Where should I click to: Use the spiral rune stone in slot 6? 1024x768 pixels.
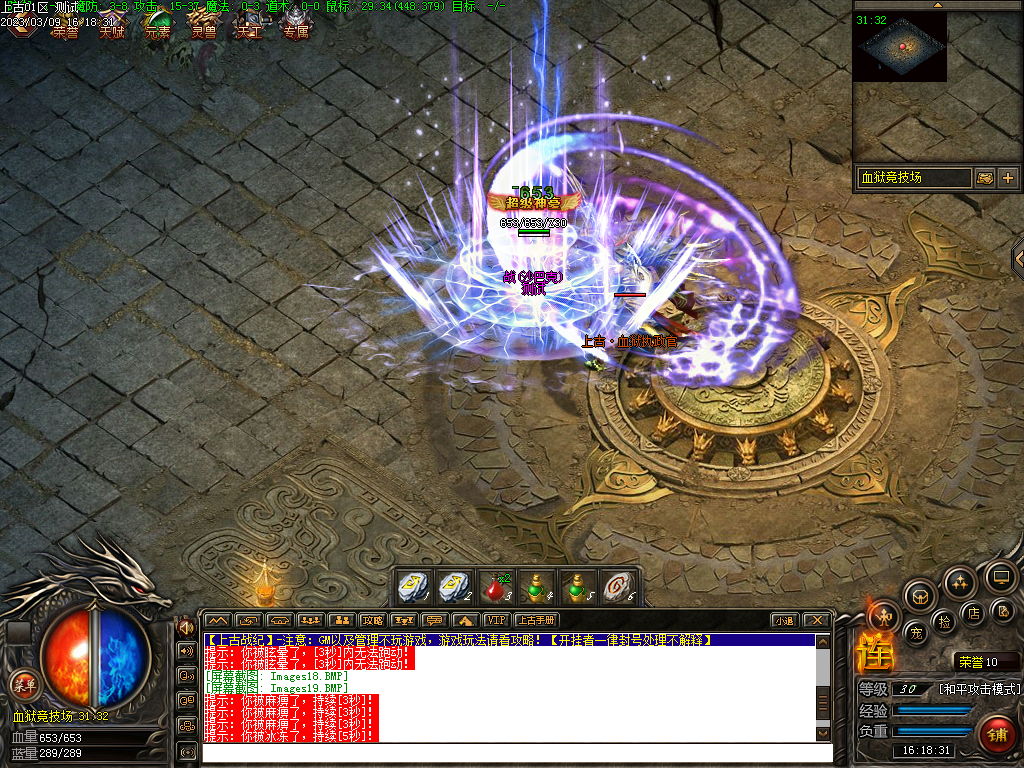[x=615, y=587]
